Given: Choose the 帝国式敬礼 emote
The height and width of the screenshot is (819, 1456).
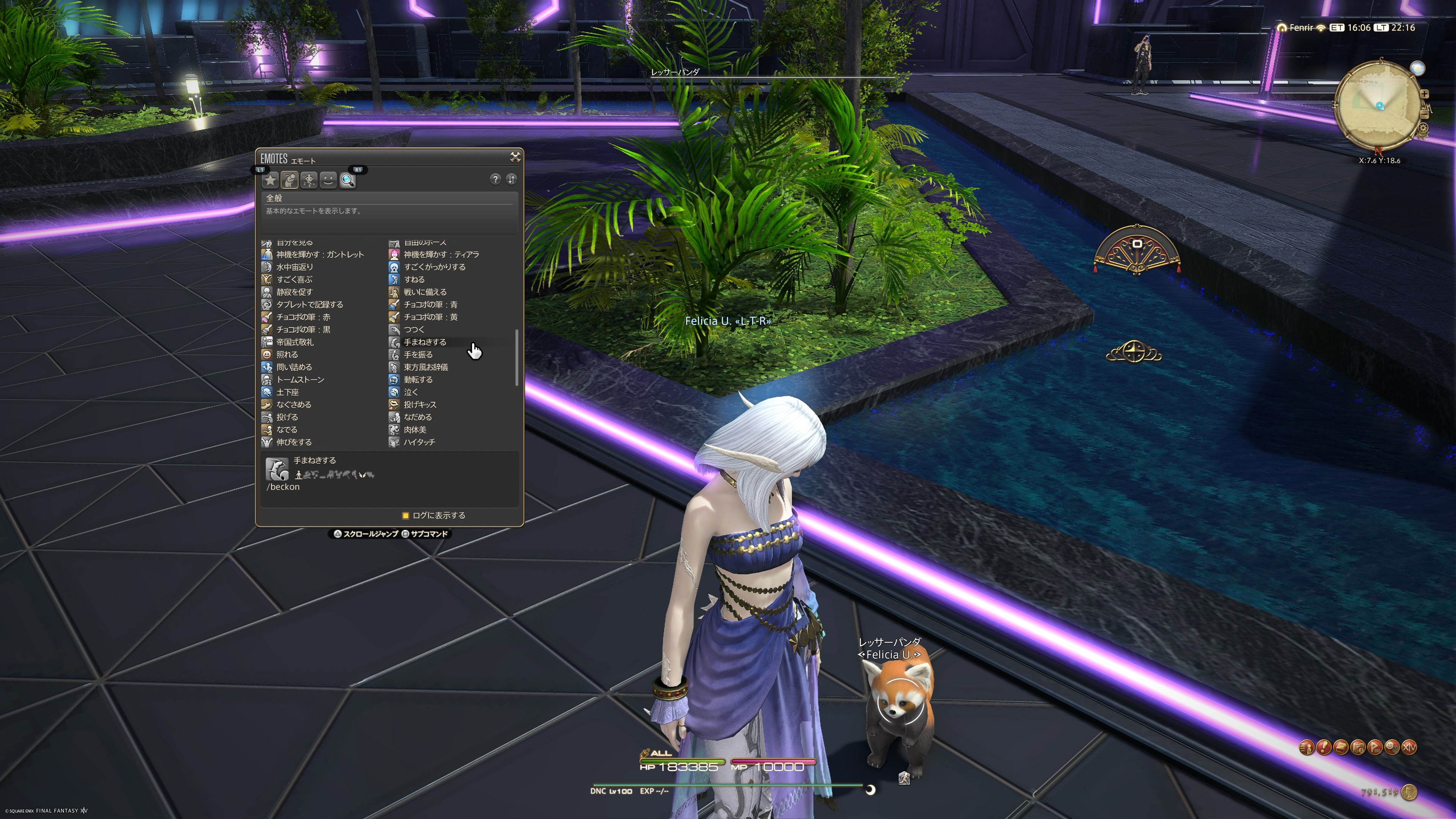Looking at the screenshot, I should [x=295, y=342].
